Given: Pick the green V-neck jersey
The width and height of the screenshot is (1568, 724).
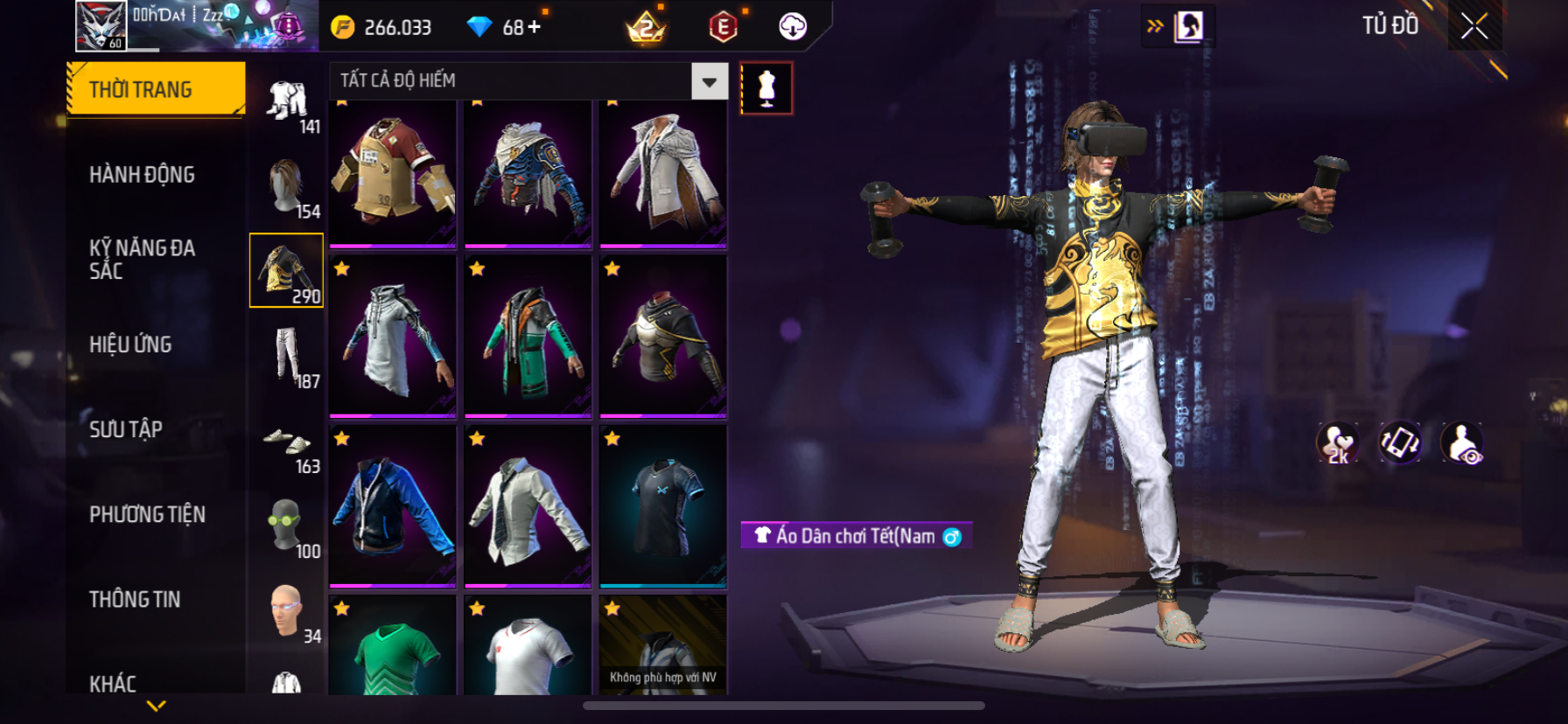Looking at the screenshot, I should coord(393,647).
